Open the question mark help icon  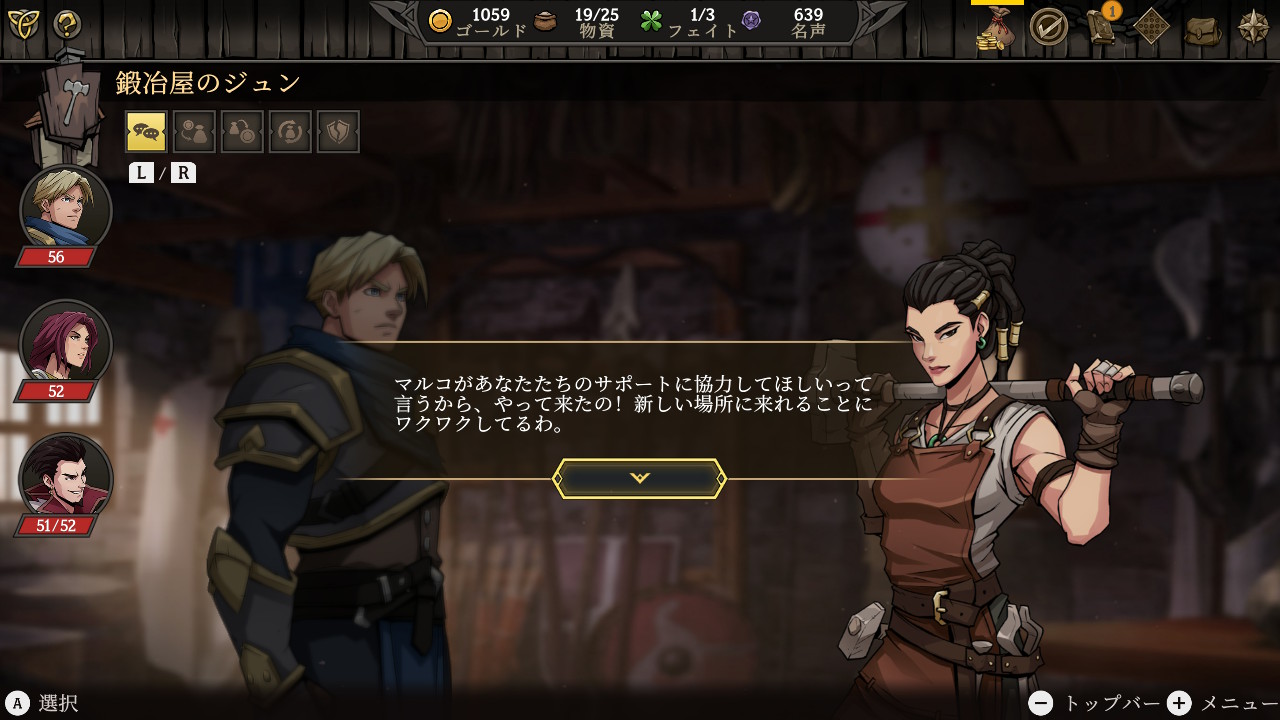pyautogui.click(x=67, y=24)
